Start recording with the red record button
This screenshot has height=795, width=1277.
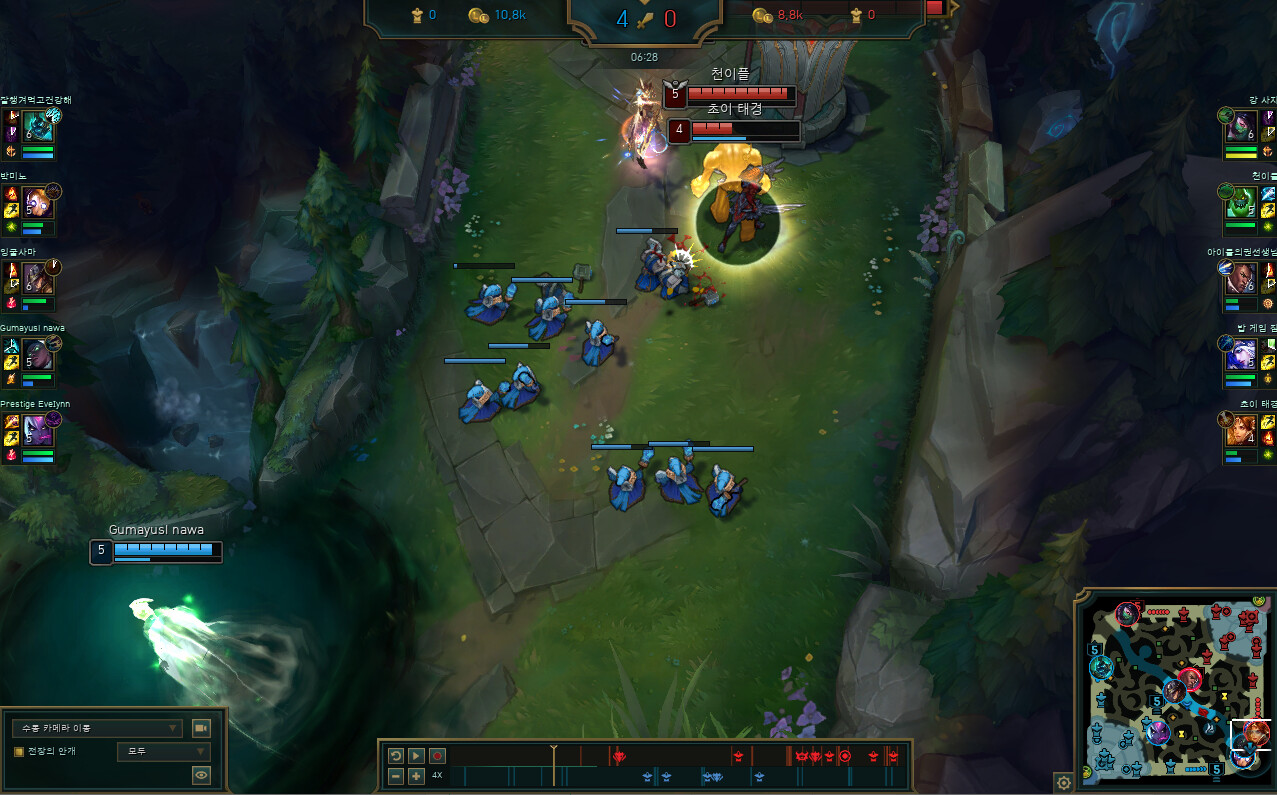(437, 756)
